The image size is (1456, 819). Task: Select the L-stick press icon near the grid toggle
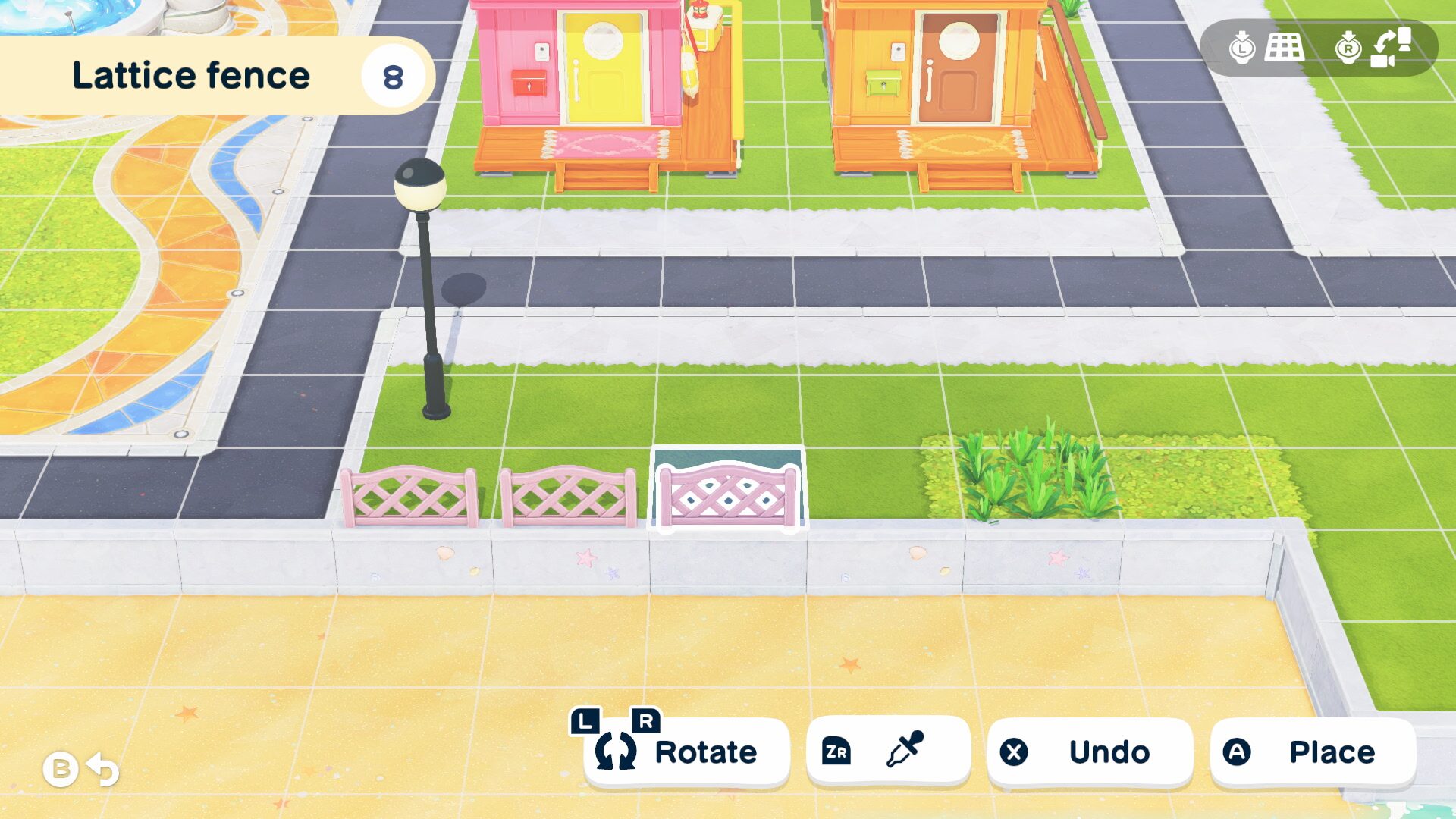tap(1241, 49)
